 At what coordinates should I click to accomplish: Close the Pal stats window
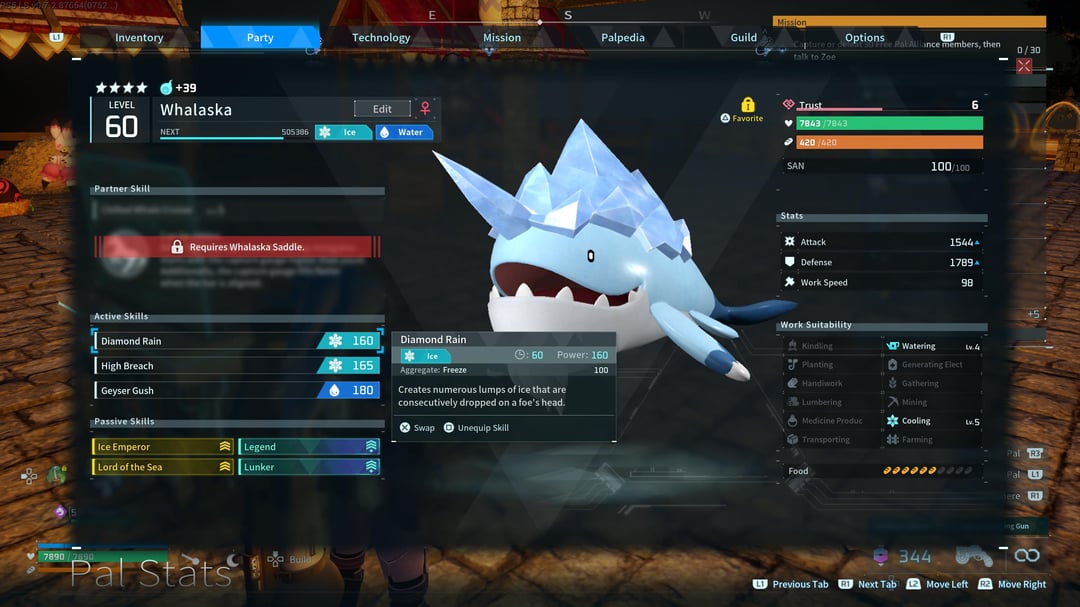coord(1024,66)
